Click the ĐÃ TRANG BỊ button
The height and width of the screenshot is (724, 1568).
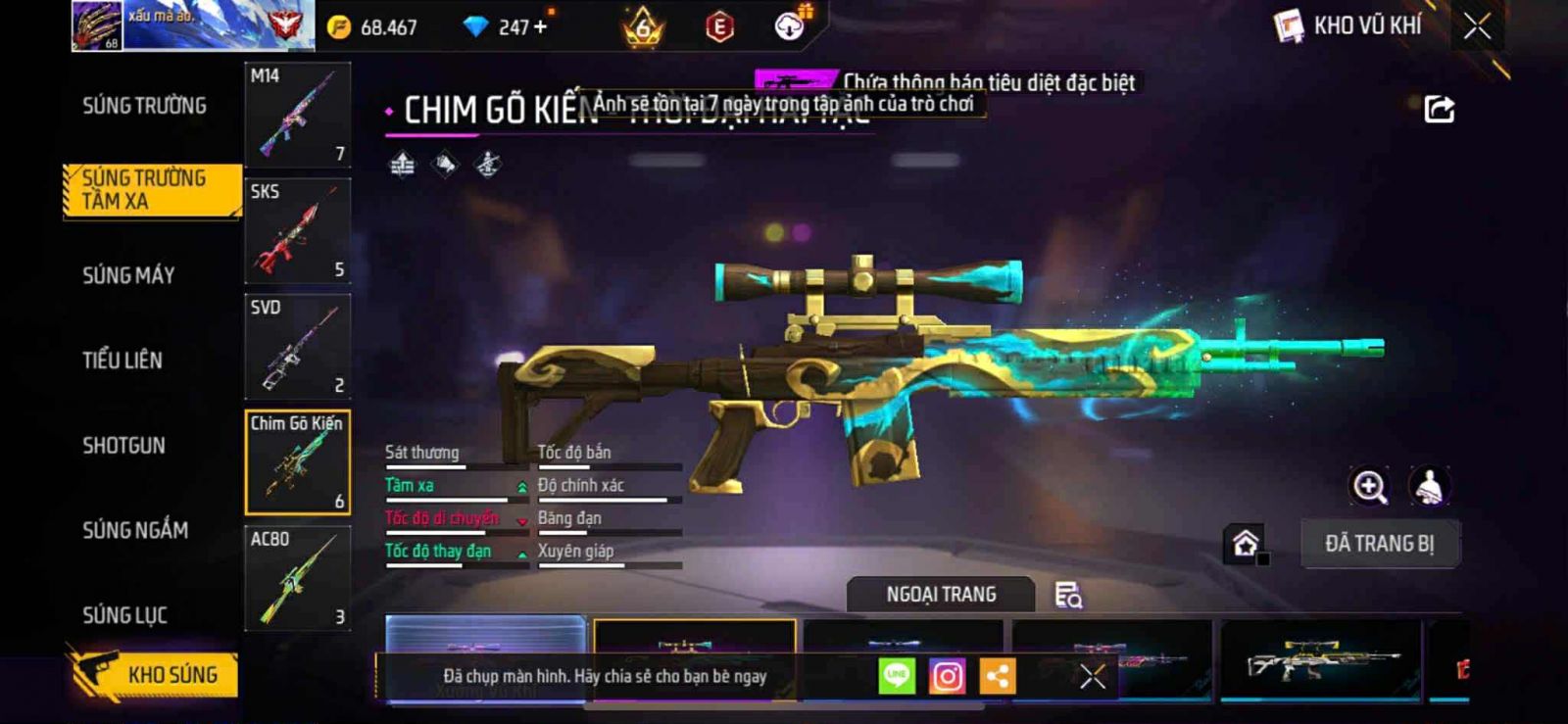1379,544
